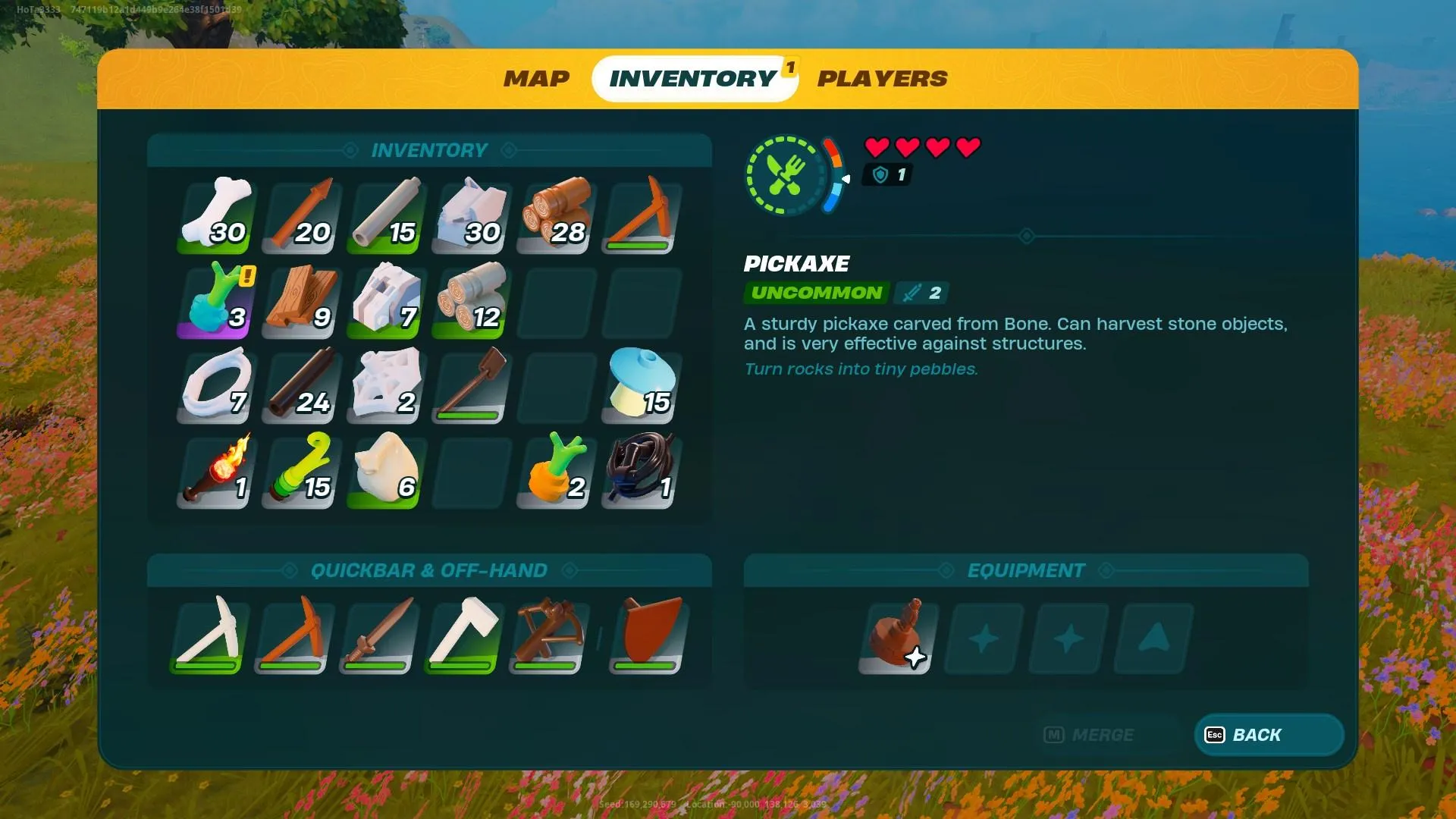Pick the new item marked with exclamation

(218, 300)
